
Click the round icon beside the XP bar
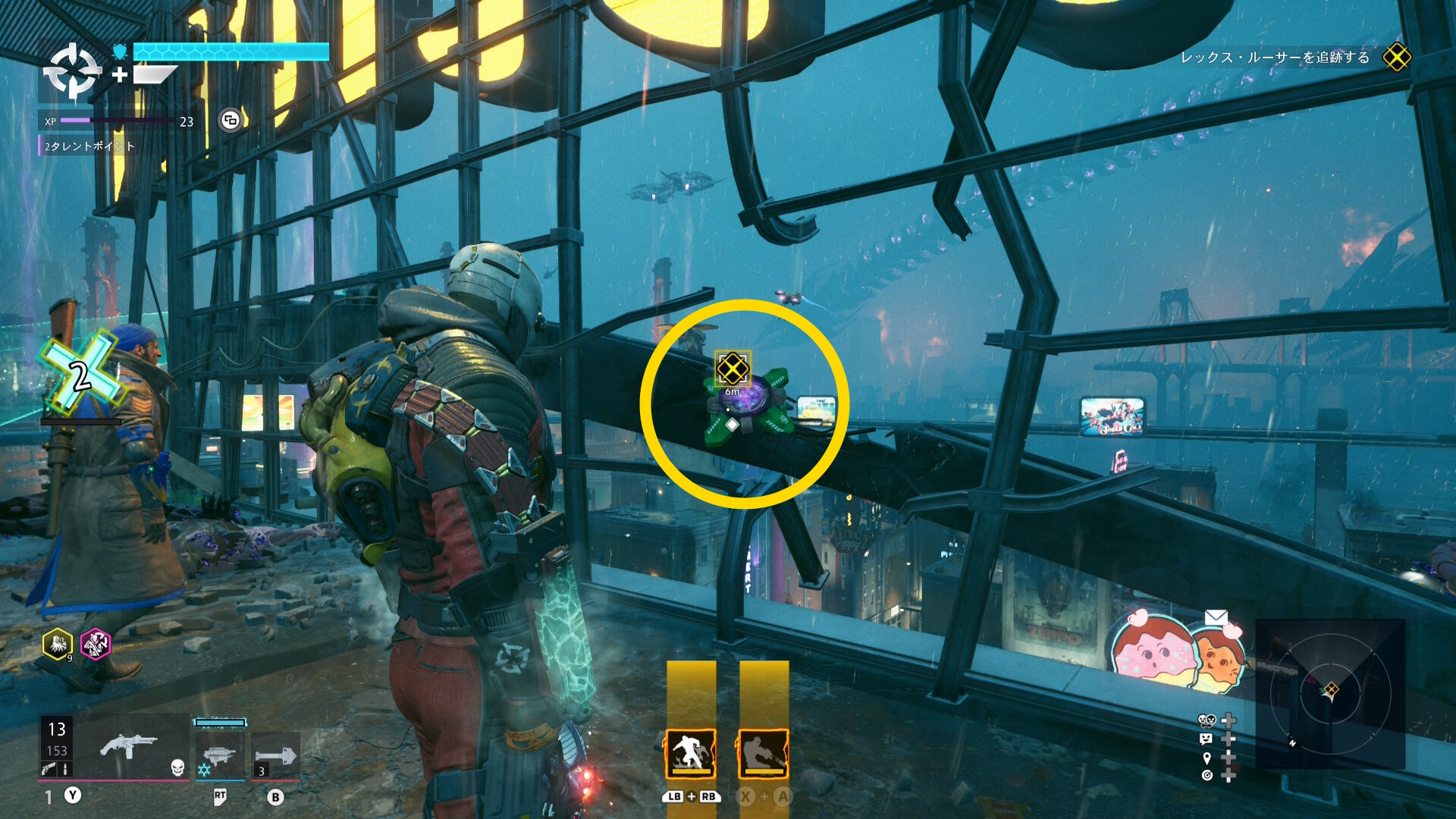click(x=231, y=120)
